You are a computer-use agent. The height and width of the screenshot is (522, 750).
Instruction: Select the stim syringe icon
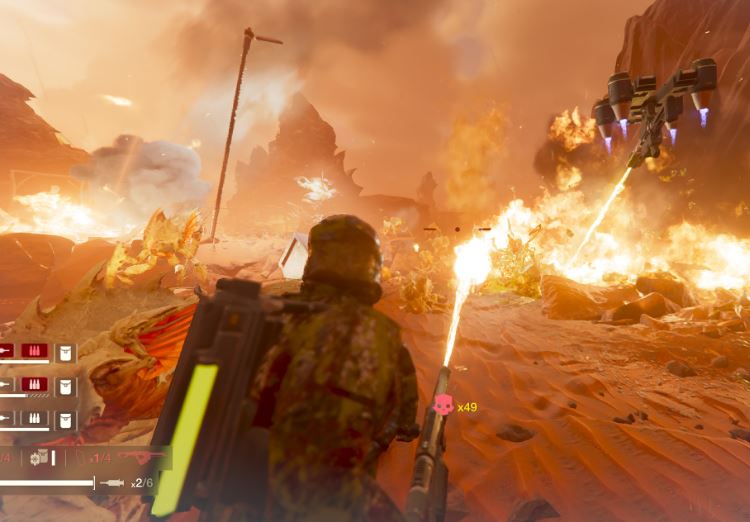(x=113, y=483)
